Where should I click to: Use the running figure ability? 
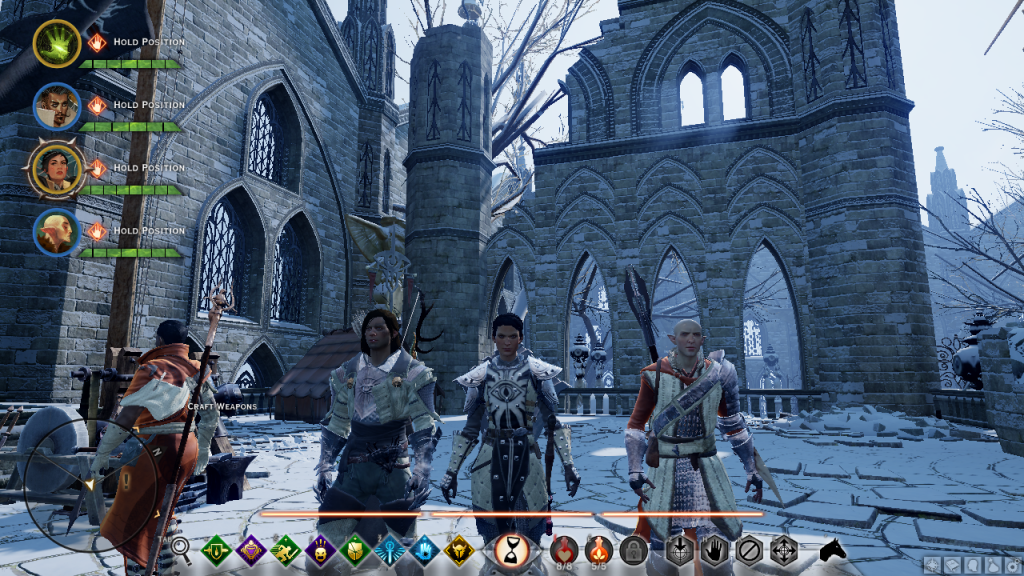click(285, 549)
